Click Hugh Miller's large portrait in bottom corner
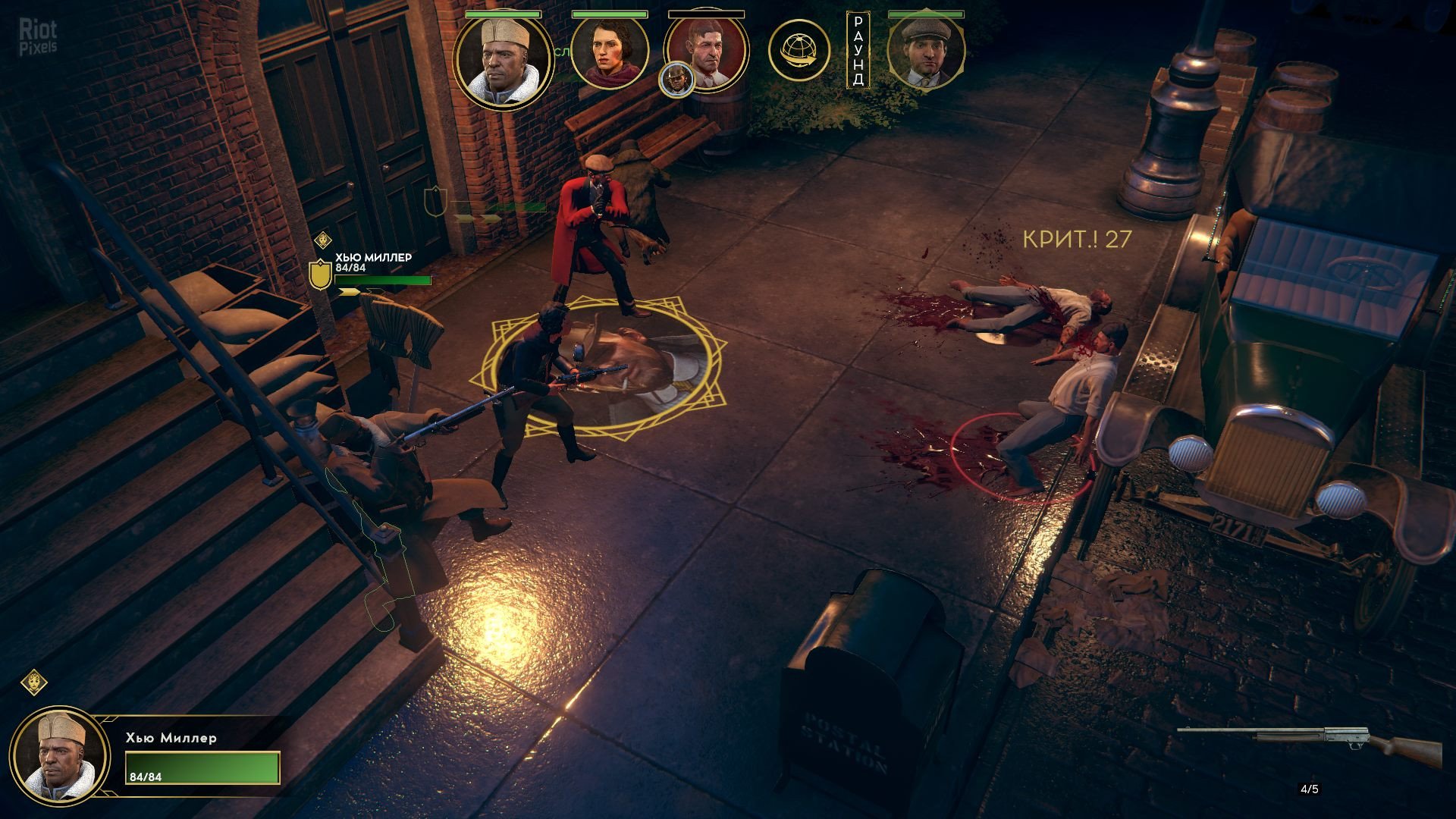 click(x=60, y=756)
